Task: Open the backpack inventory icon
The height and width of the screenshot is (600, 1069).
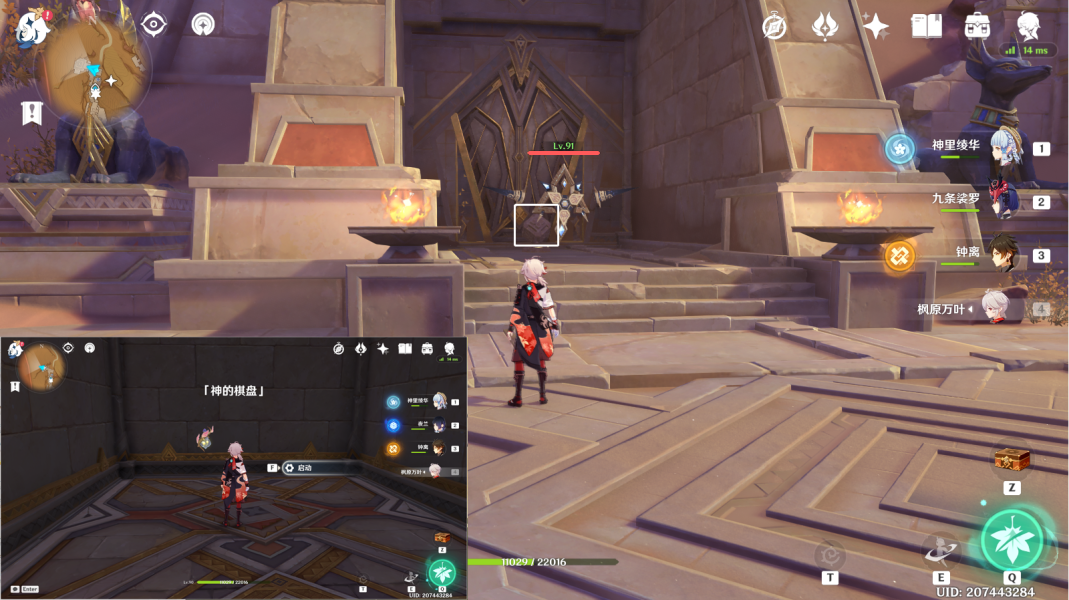Action: tap(977, 27)
